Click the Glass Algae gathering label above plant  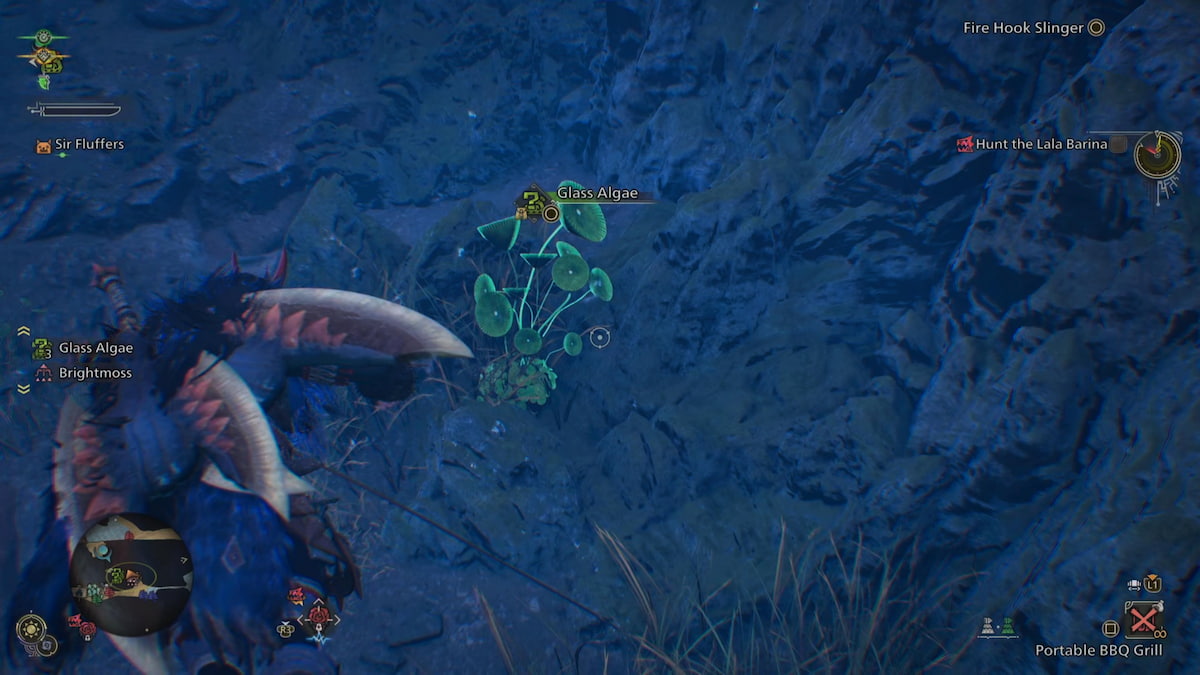coord(597,194)
